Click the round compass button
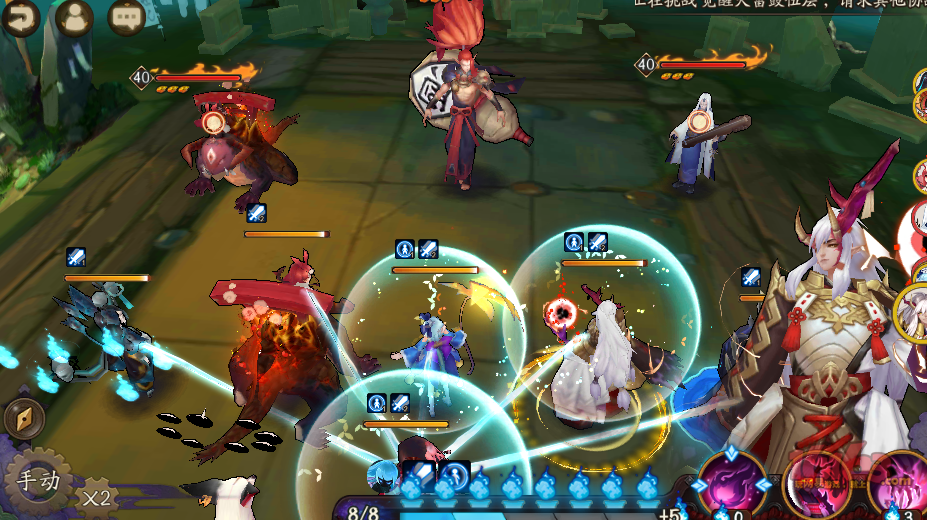Screen dimensions: 927x520 click(22, 419)
